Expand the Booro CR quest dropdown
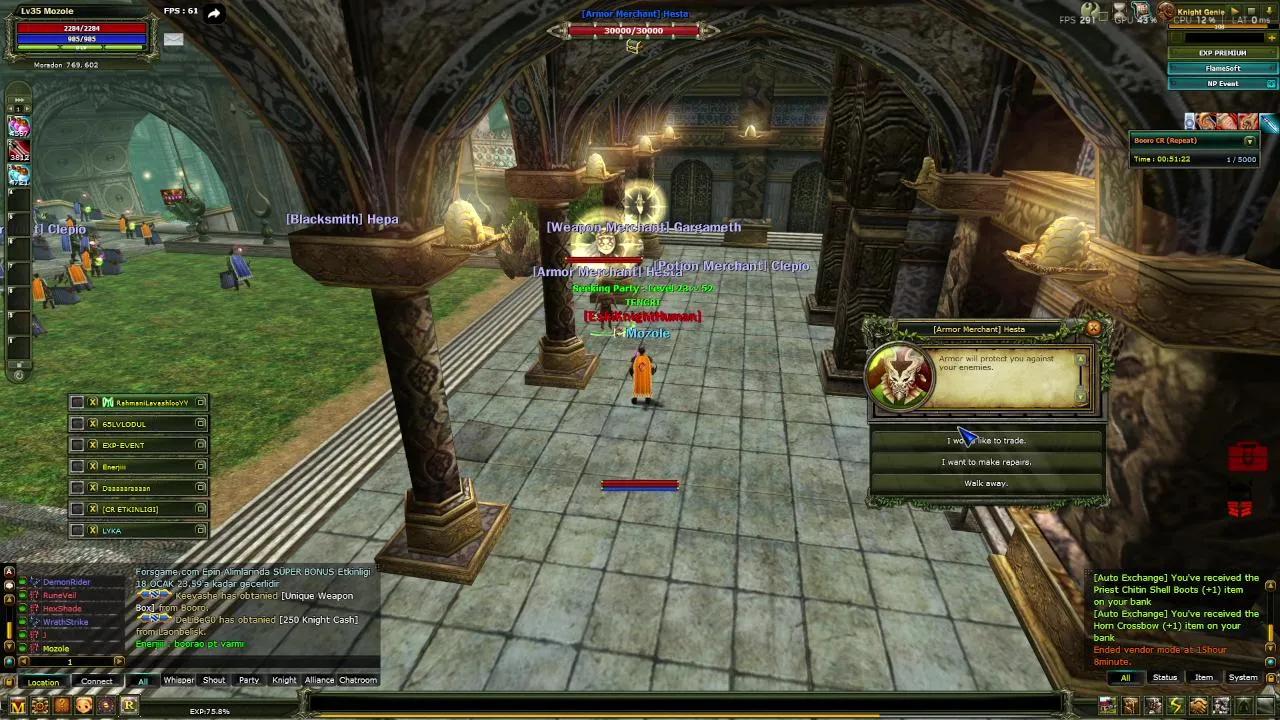 (1249, 141)
